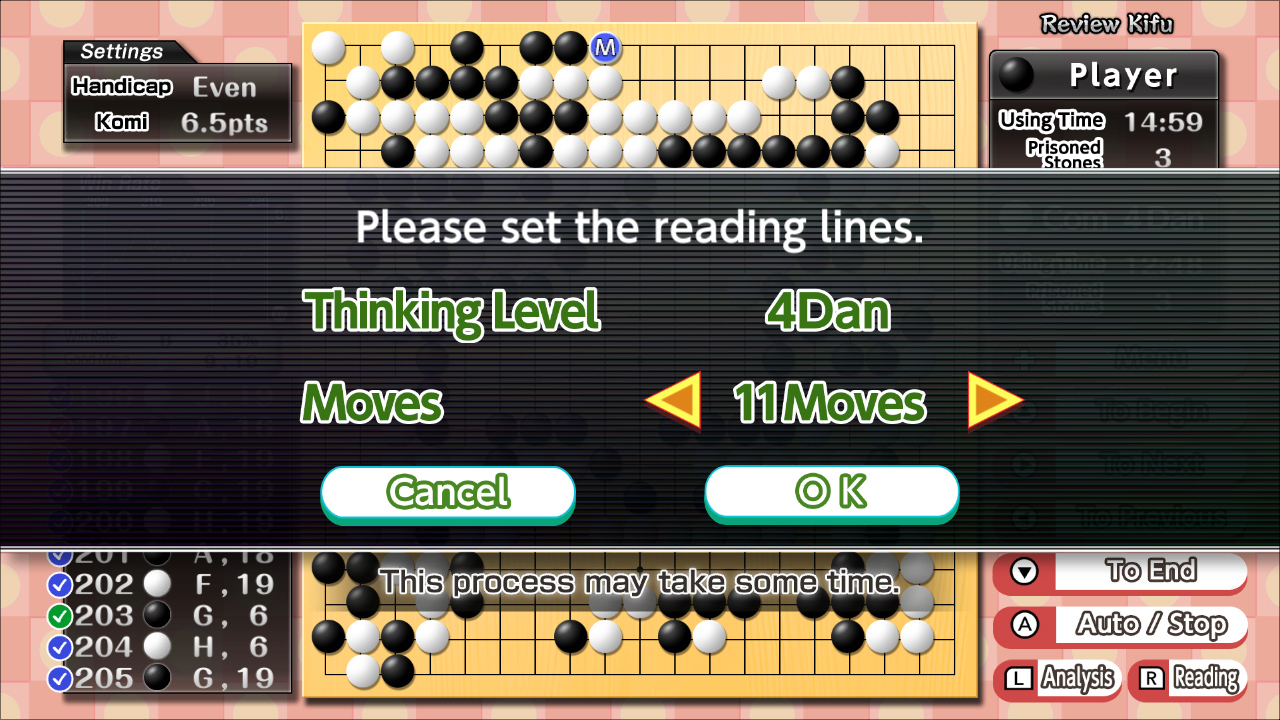Toggle the blue checkmark on move 202

click(x=59, y=583)
